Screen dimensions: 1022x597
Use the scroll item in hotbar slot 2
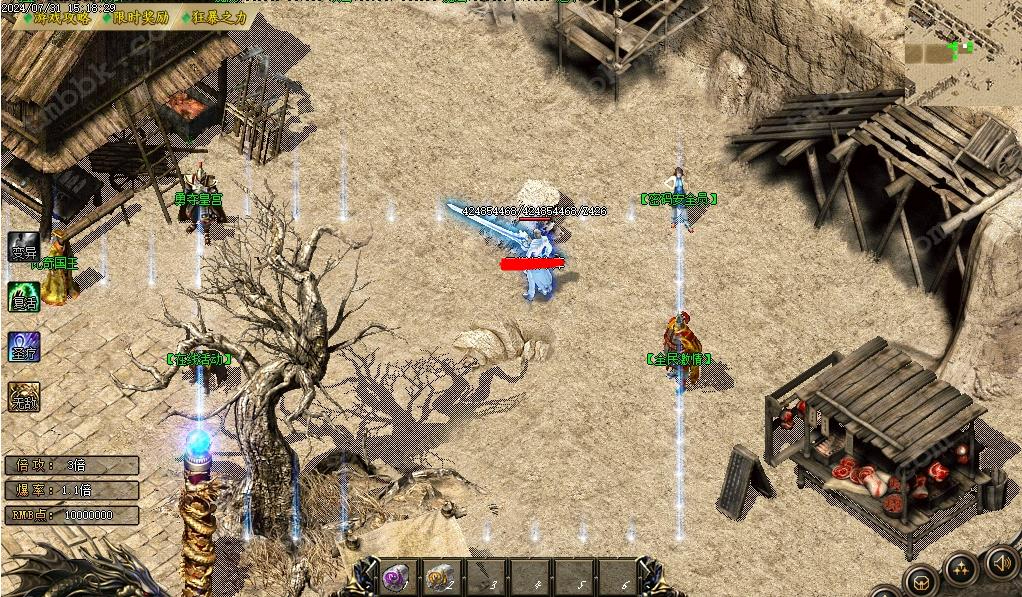pos(439,577)
